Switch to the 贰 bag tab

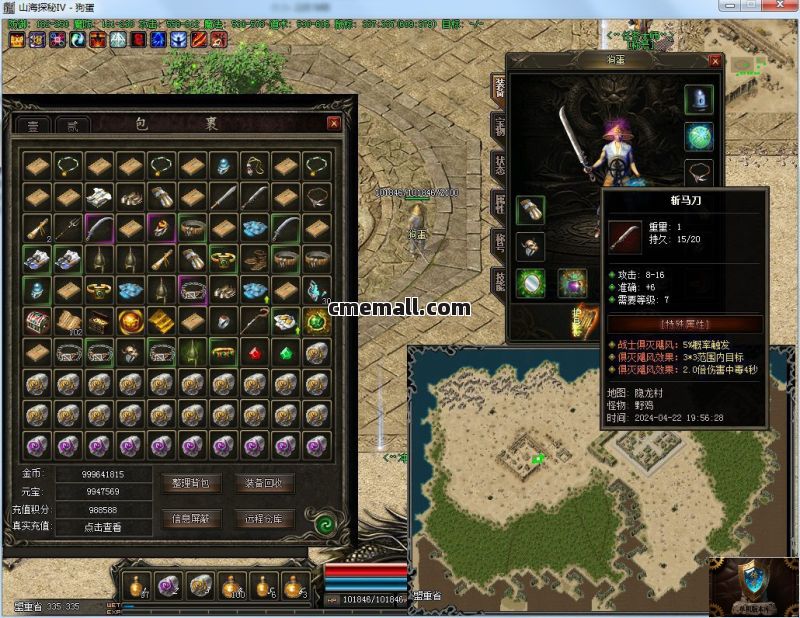point(72,126)
